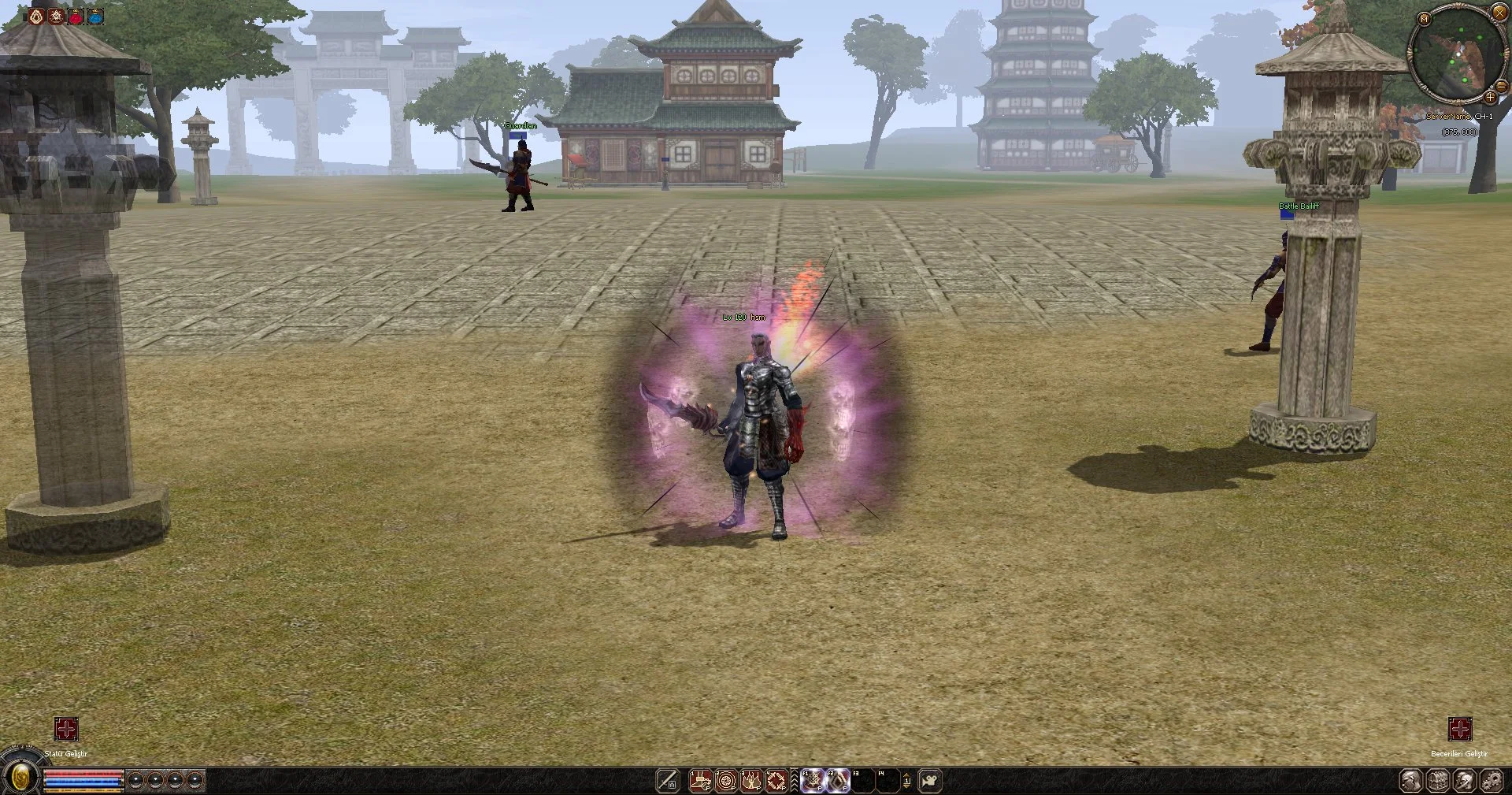Select the sword attack slot on the hotbar
The width and height of the screenshot is (1512, 795).
tap(668, 781)
